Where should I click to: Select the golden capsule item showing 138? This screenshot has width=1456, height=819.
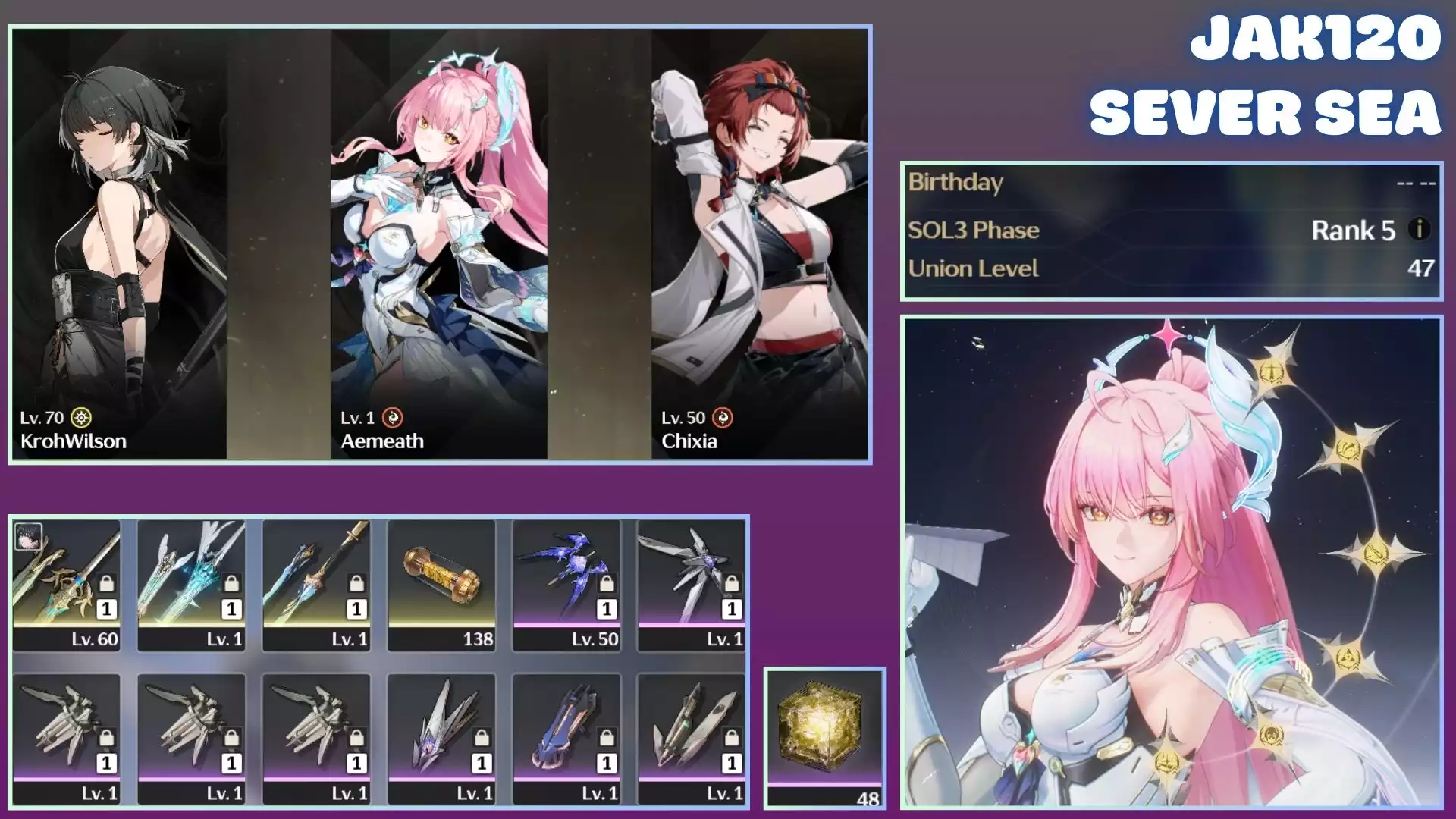[x=441, y=585]
